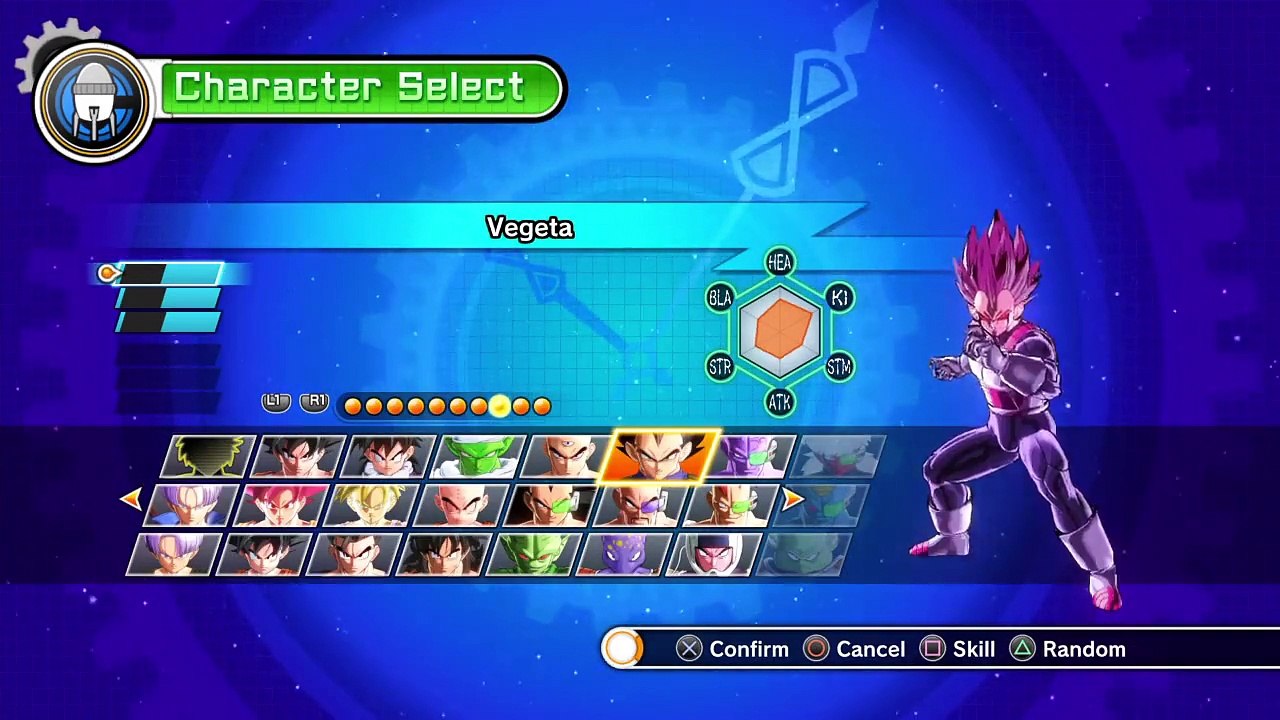Choose Captain Ginyu's purple horned portrait
This screenshot has height=720, width=1280.
click(x=755, y=457)
